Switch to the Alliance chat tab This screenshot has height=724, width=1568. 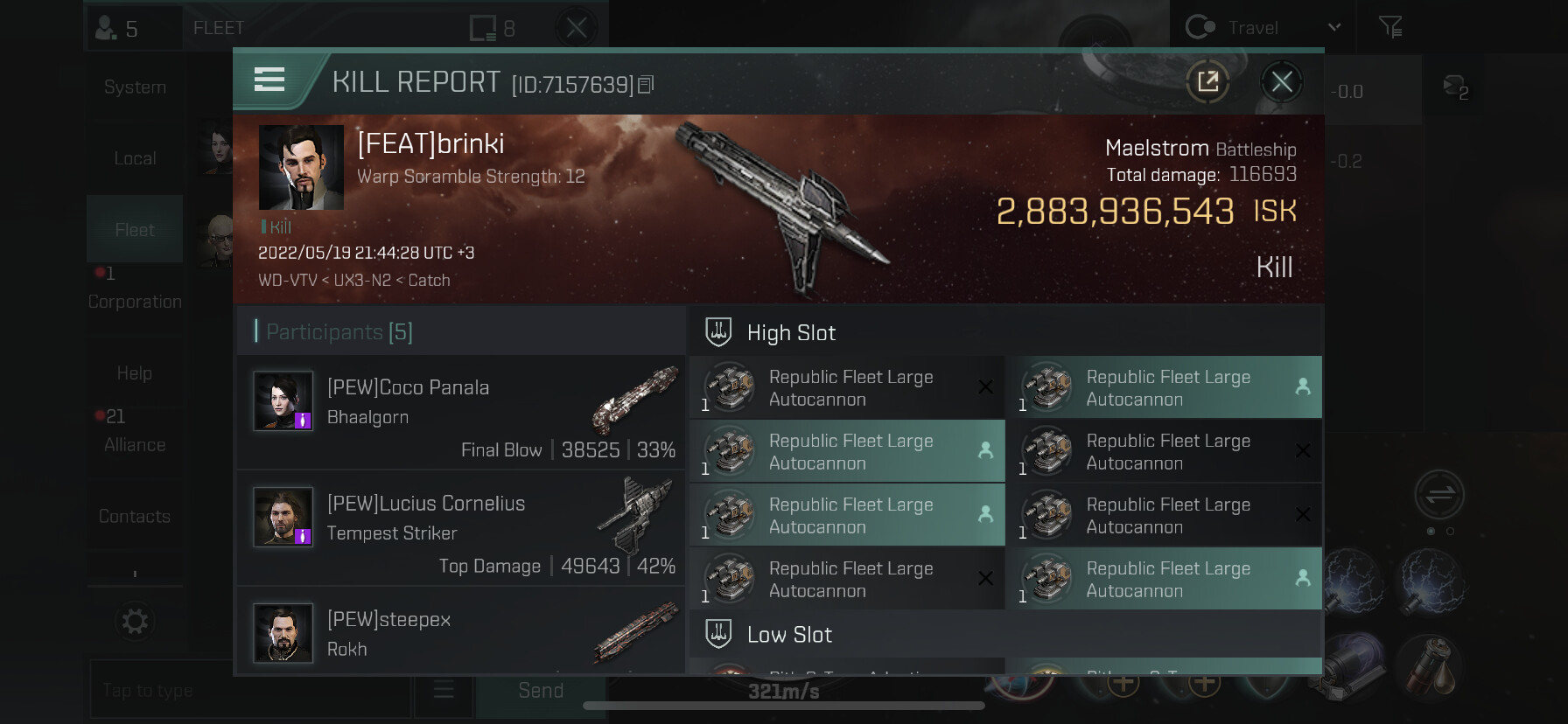tap(135, 444)
